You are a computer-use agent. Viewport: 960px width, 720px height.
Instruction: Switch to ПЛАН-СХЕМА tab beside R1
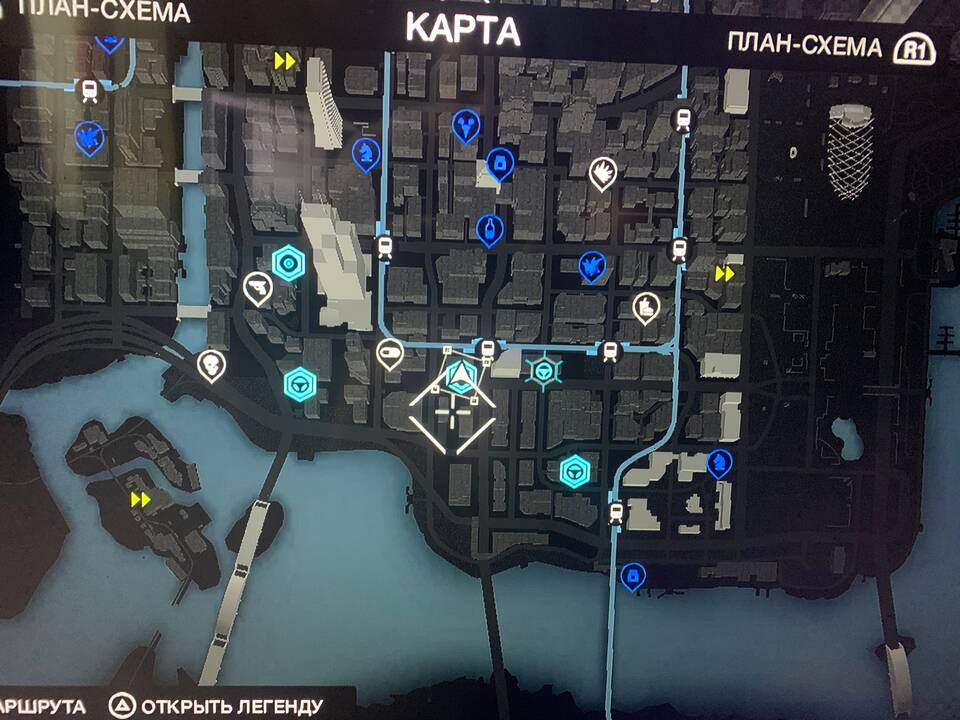[805, 47]
